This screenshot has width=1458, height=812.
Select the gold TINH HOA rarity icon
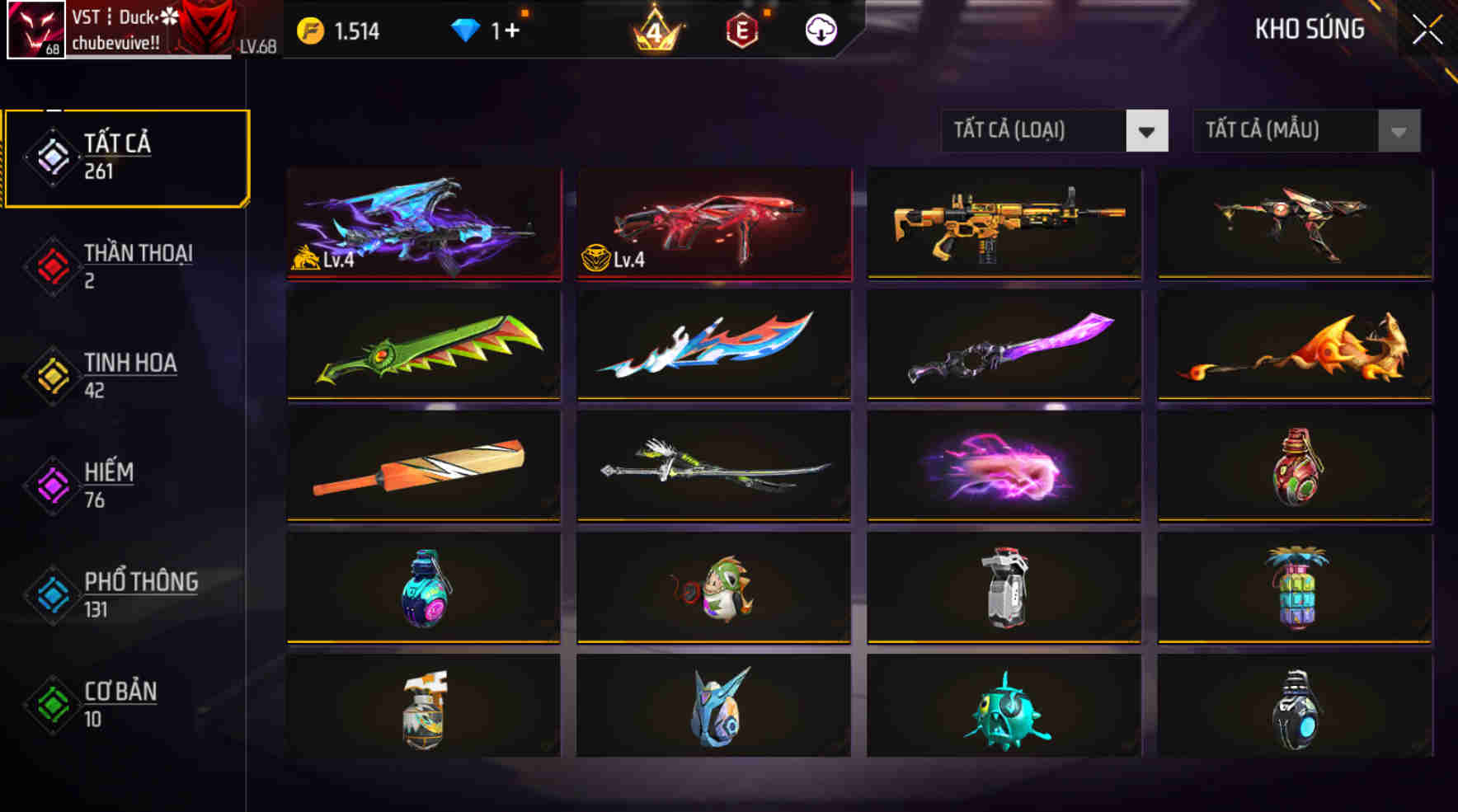(x=51, y=375)
